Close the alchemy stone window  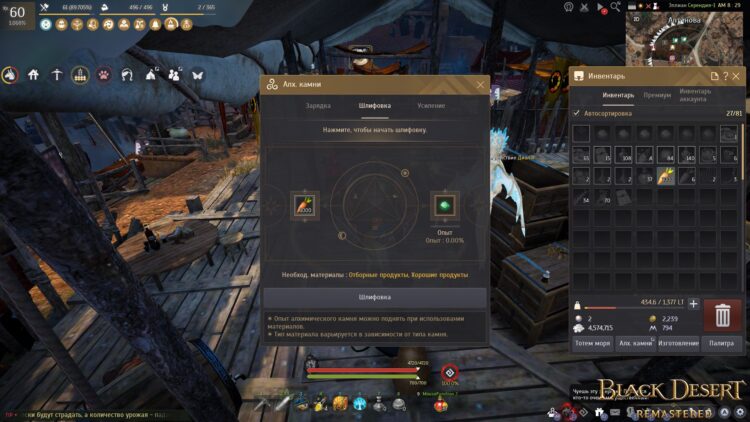(480, 85)
